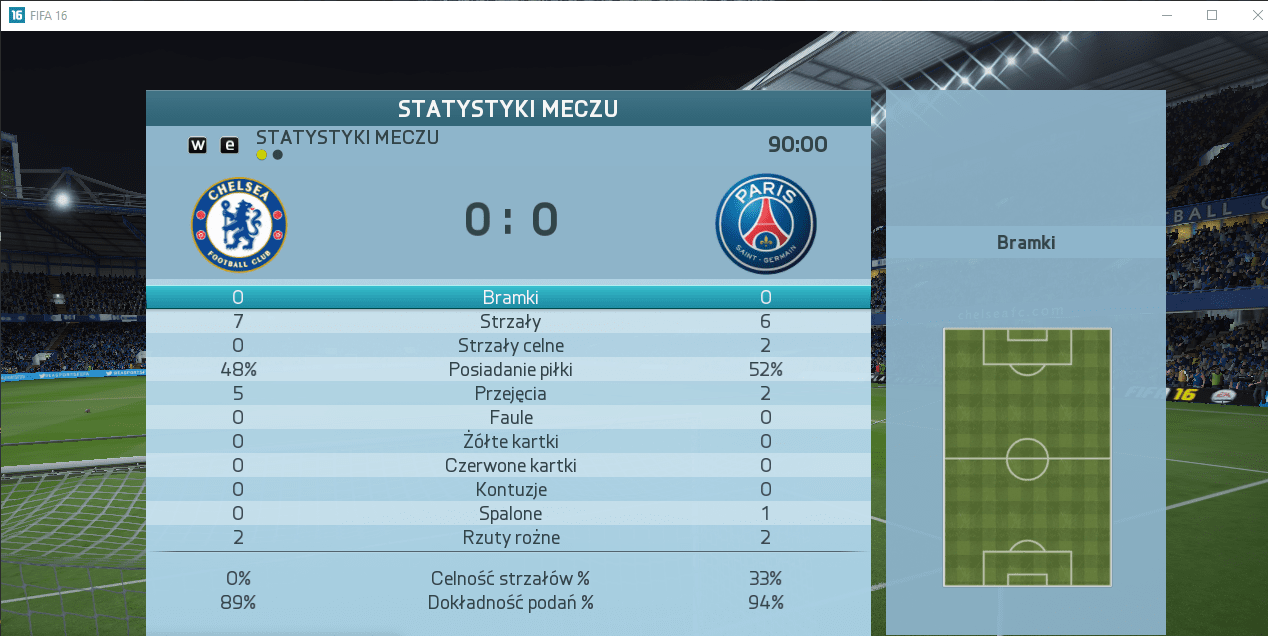
Task: Highlight the Spalone statistics row
Action: coord(510,513)
